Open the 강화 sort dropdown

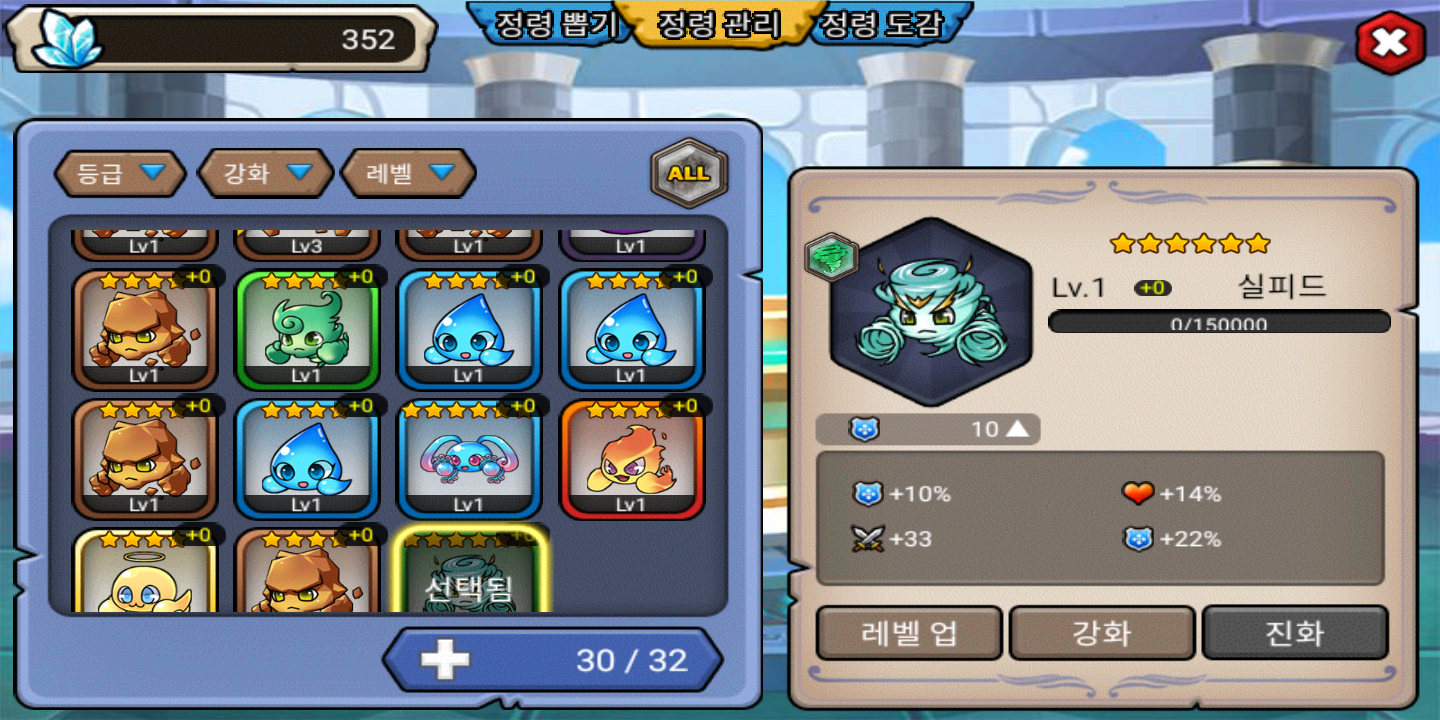[265, 173]
